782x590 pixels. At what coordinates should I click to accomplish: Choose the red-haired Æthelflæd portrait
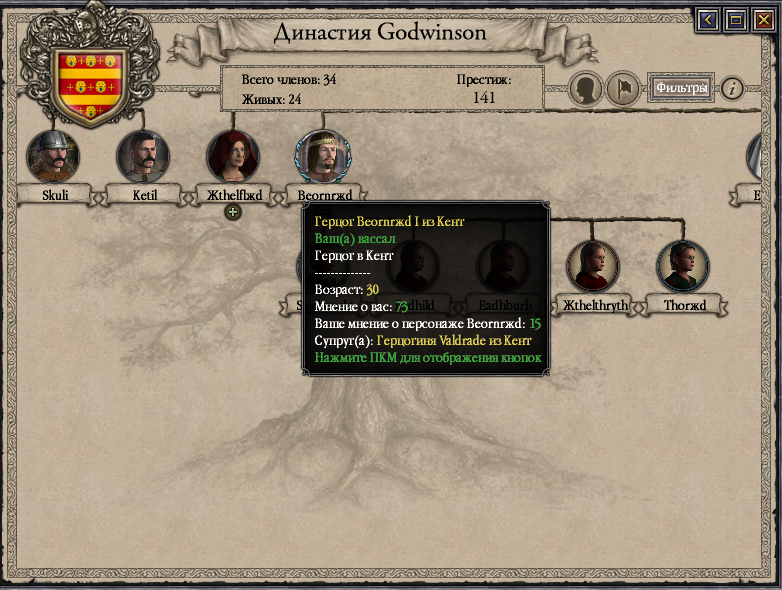[233, 157]
